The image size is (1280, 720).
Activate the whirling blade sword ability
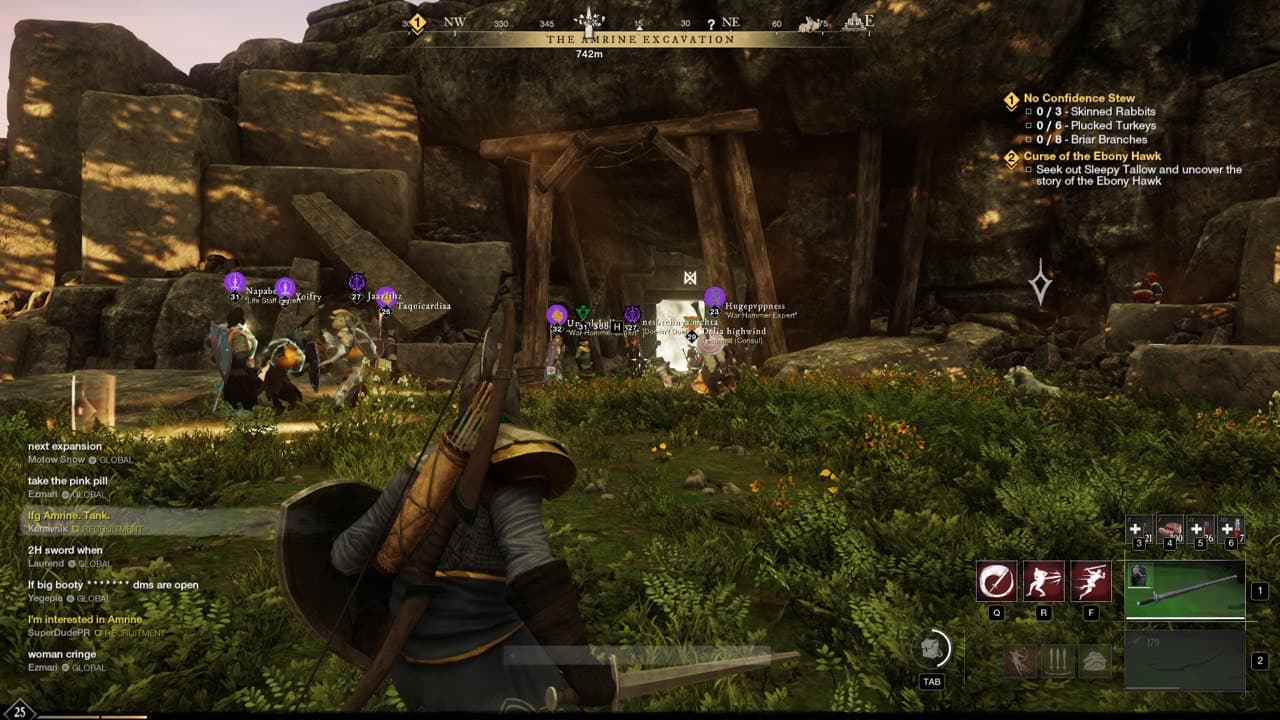tap(996, 581)
